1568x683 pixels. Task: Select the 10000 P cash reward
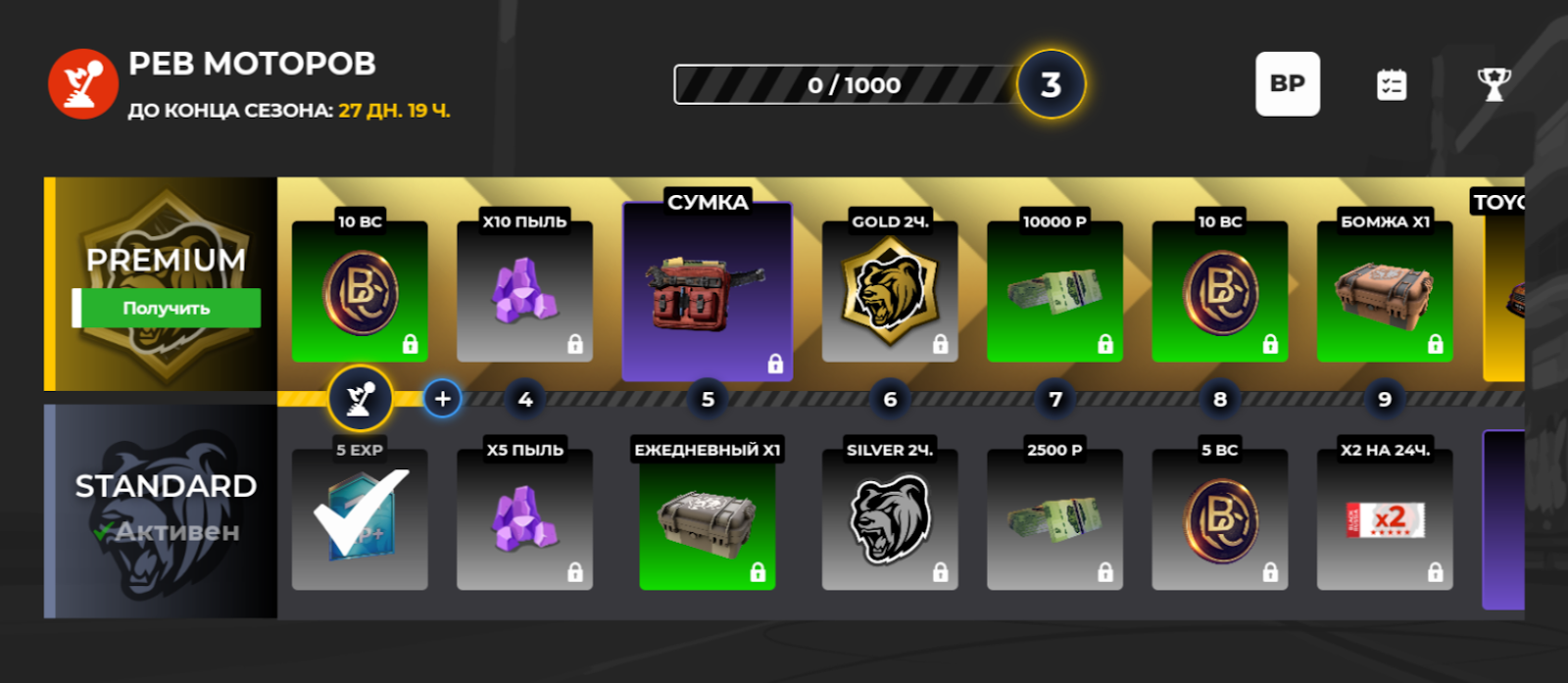click(1054, 292)
